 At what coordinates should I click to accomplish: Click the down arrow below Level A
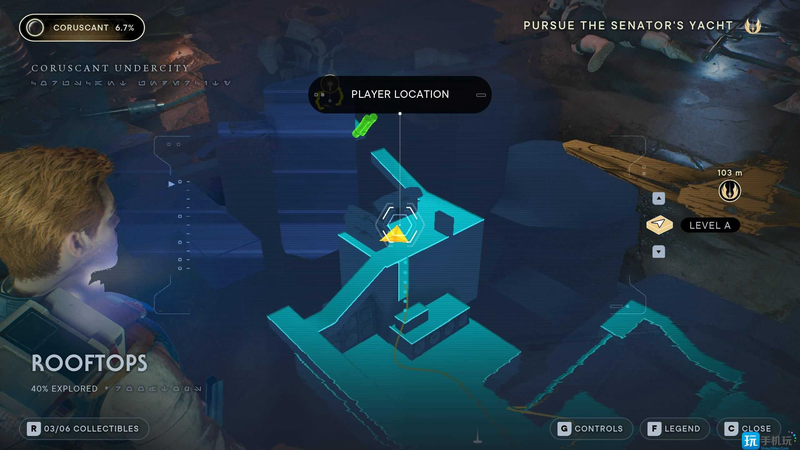pos(658,251)
